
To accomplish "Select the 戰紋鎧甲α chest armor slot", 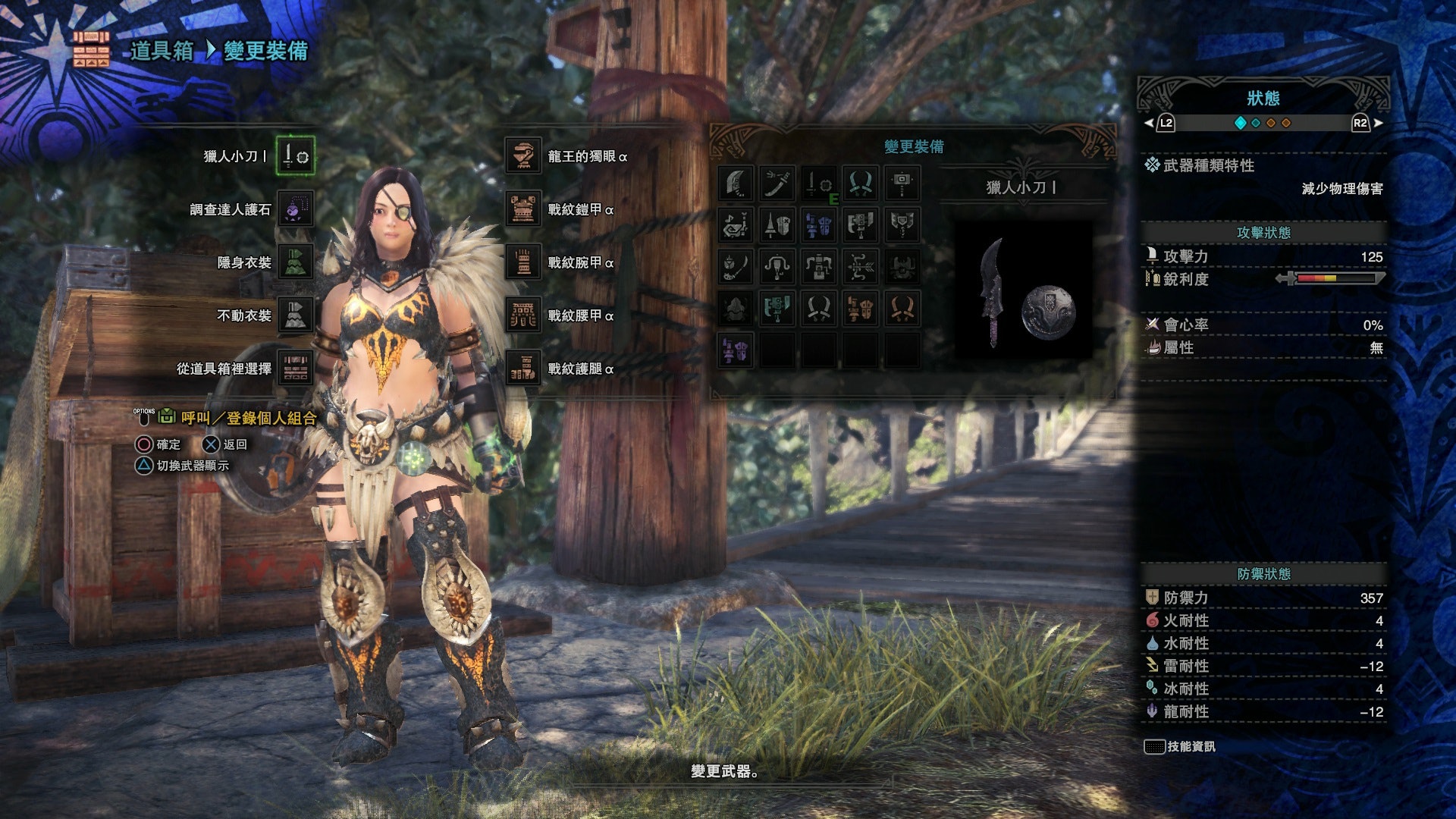I will point(523,209).
